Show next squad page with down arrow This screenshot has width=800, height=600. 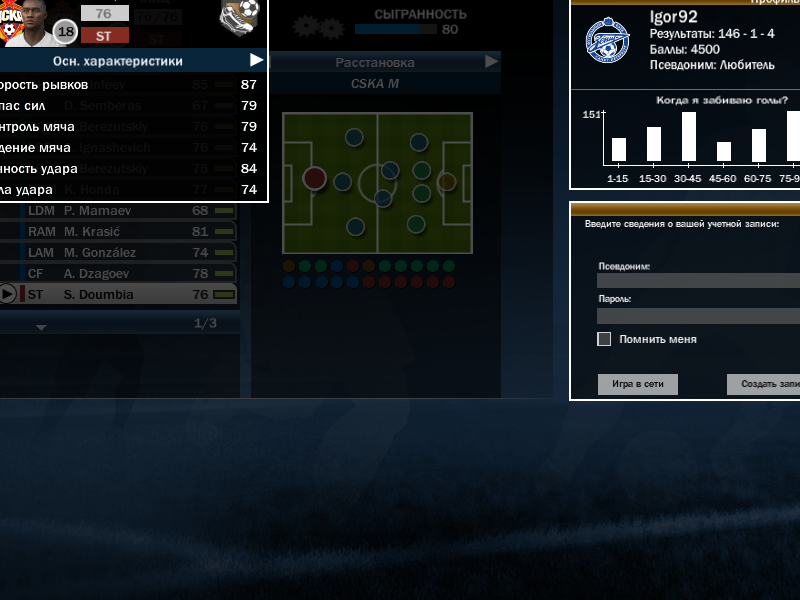tap(41, 327)
